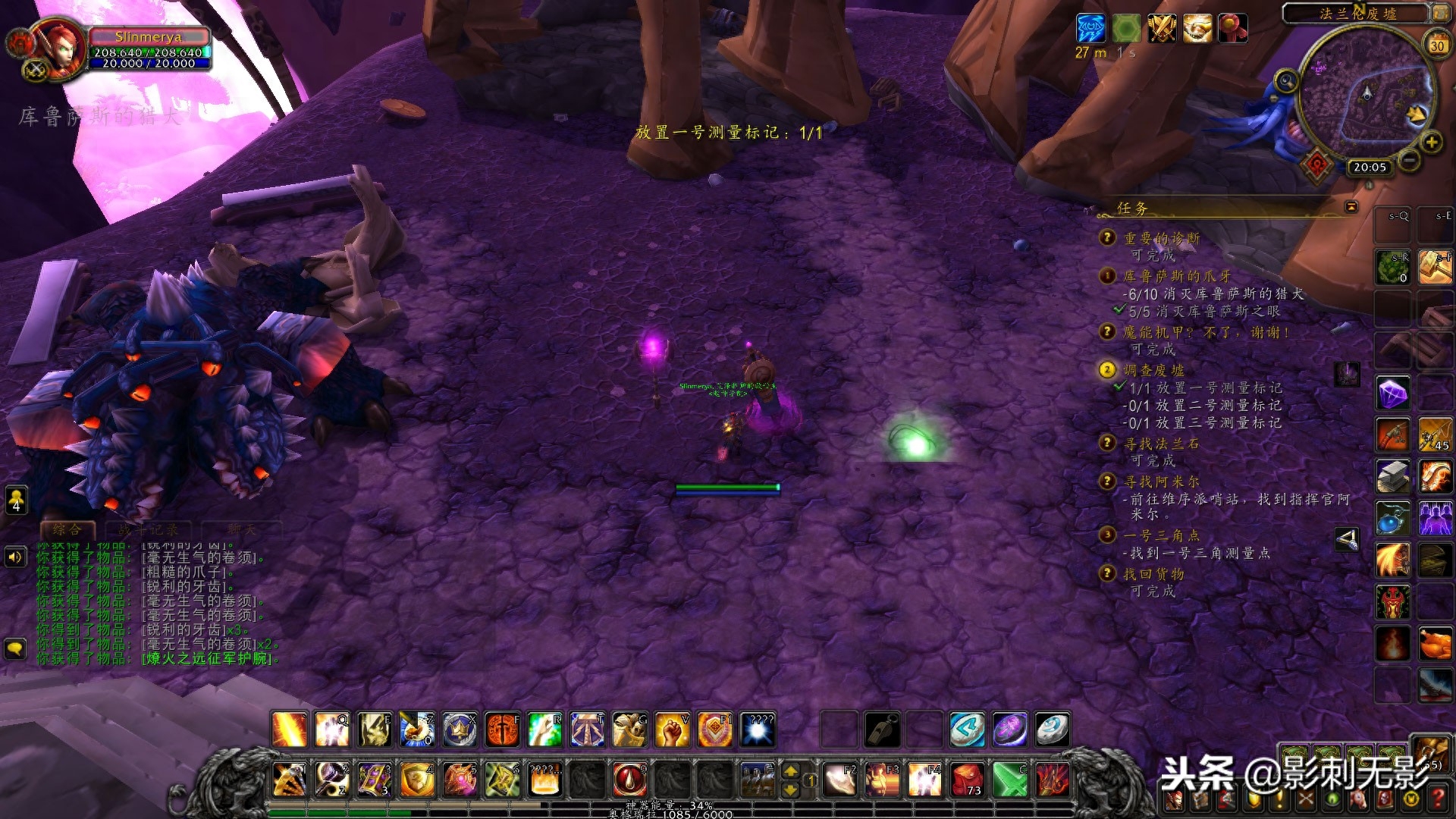Activate the green sword ability

[1009, 780]
